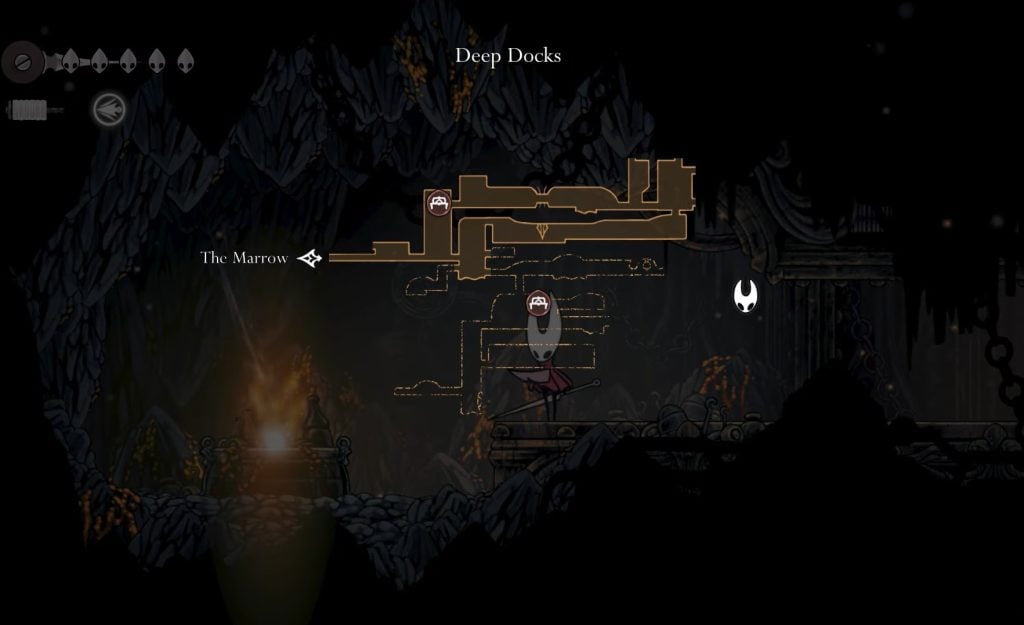This screenshot has height=625, width=1024.
Task: Select the bench marker on the solid explored map
Action: [438, 203]
